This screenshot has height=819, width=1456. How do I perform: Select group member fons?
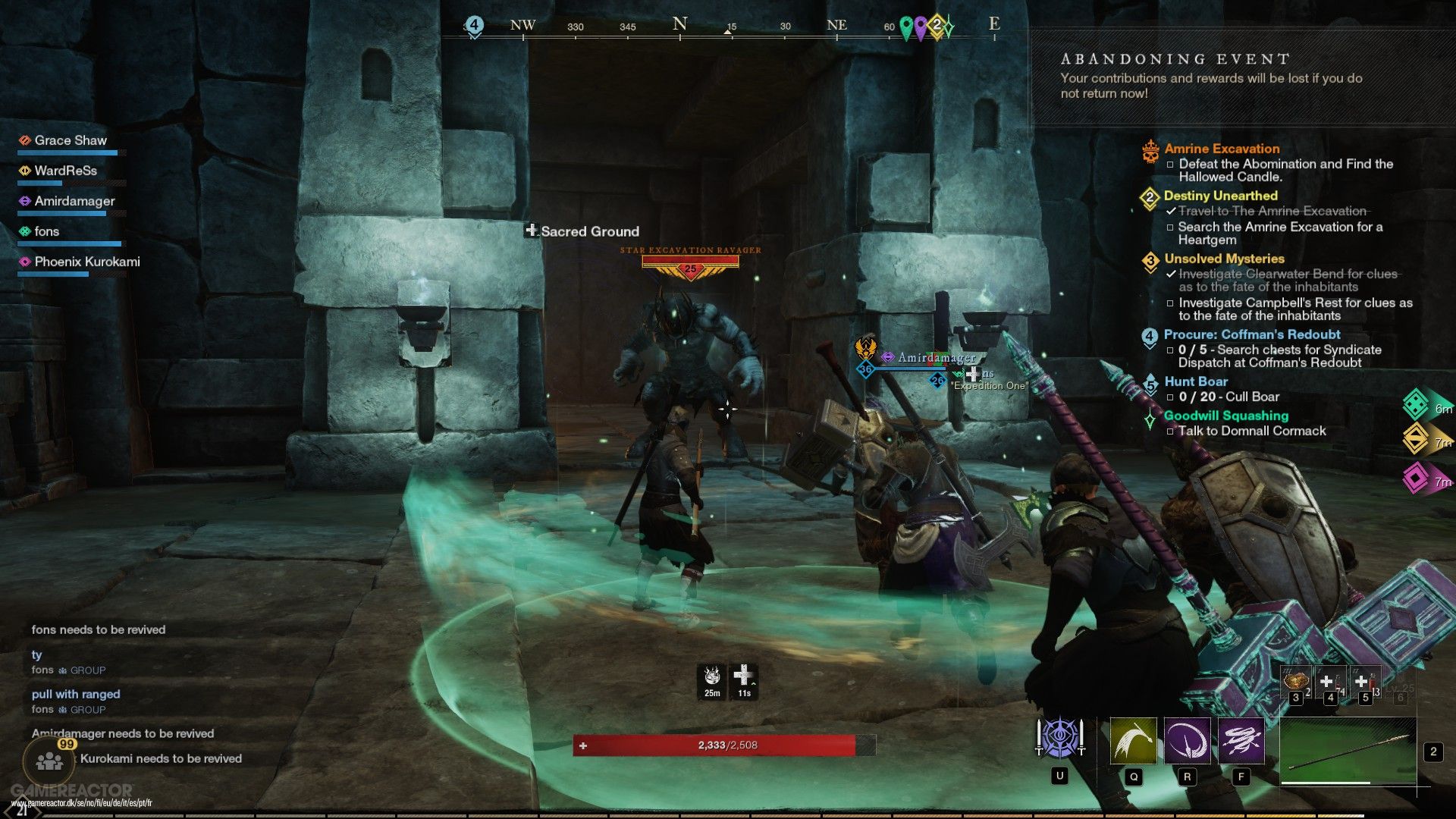click(46, 231)
